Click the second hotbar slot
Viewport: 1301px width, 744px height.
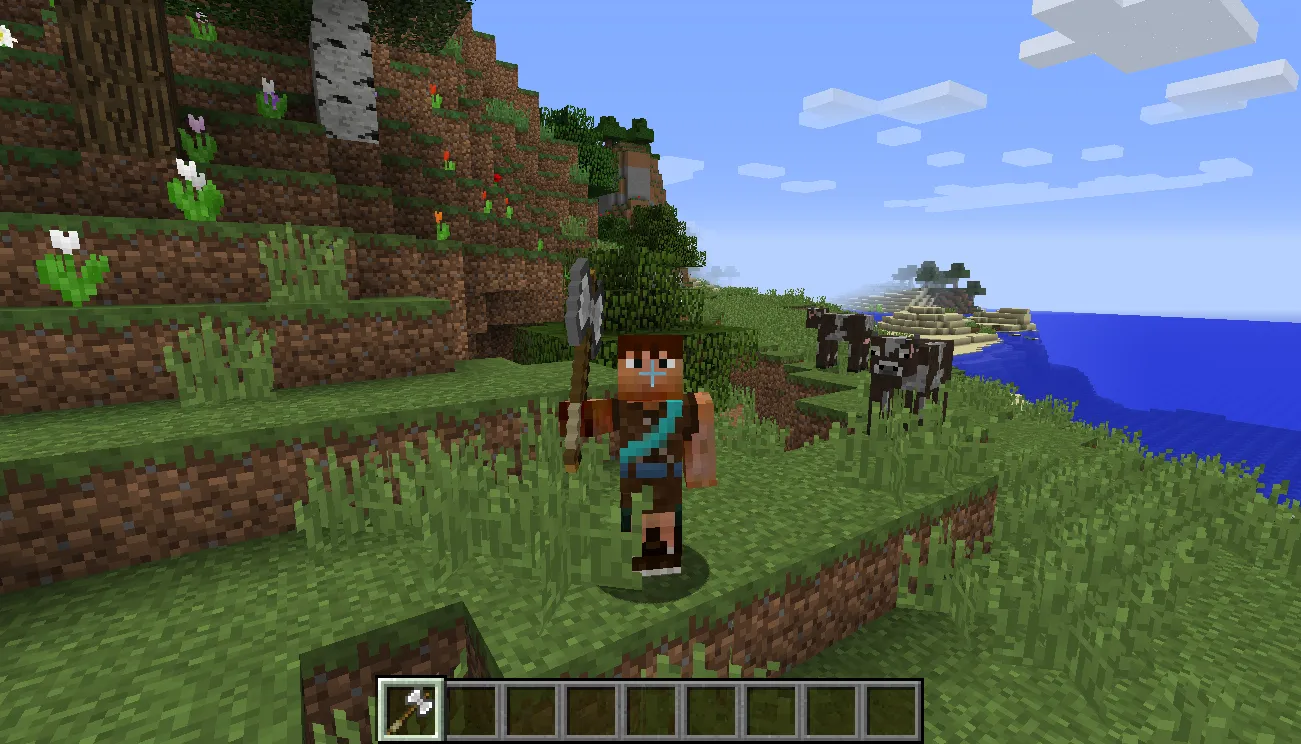coord(470,710)
